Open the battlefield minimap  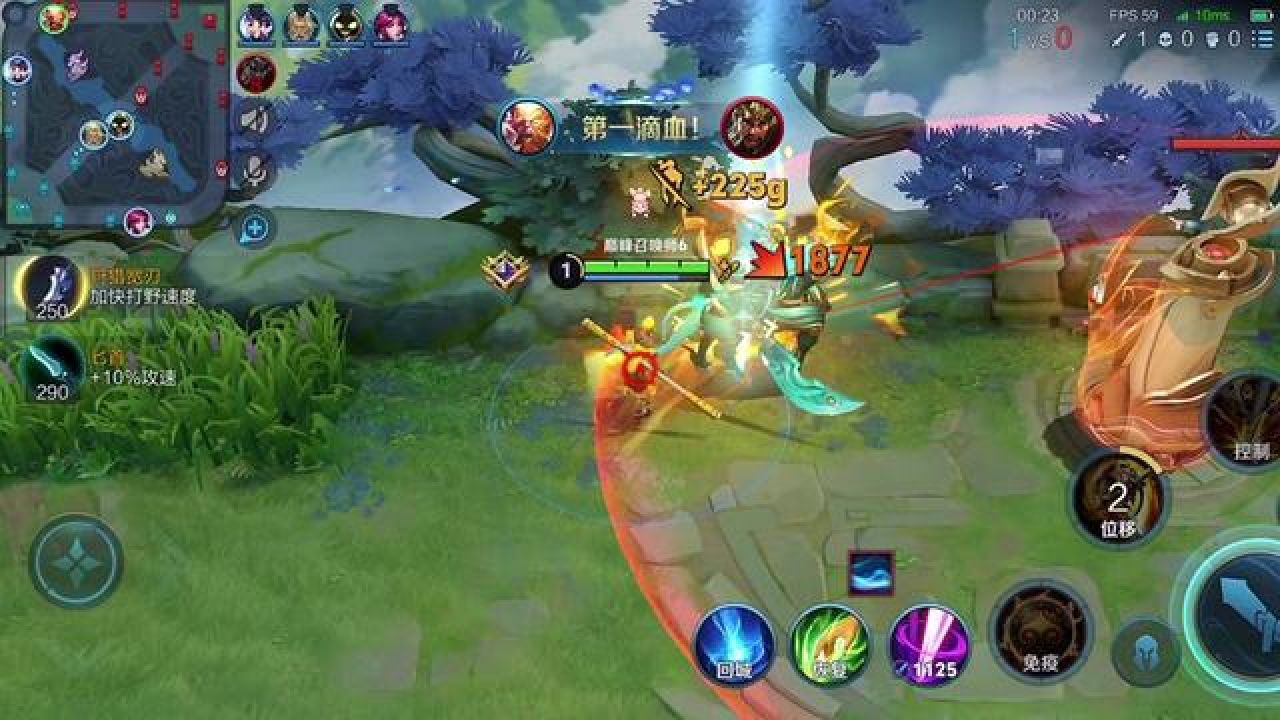[115, 112]
